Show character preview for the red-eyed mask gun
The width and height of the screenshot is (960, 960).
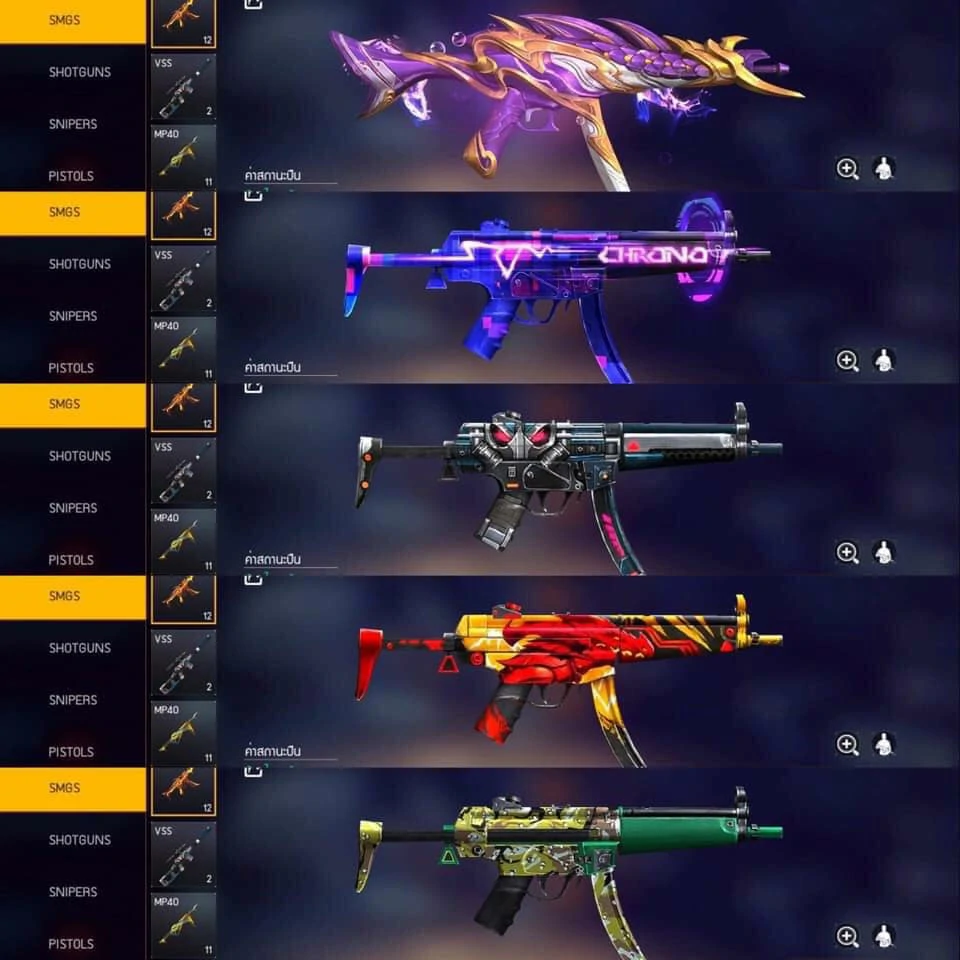pyautogui.click(x=883, y=552)
